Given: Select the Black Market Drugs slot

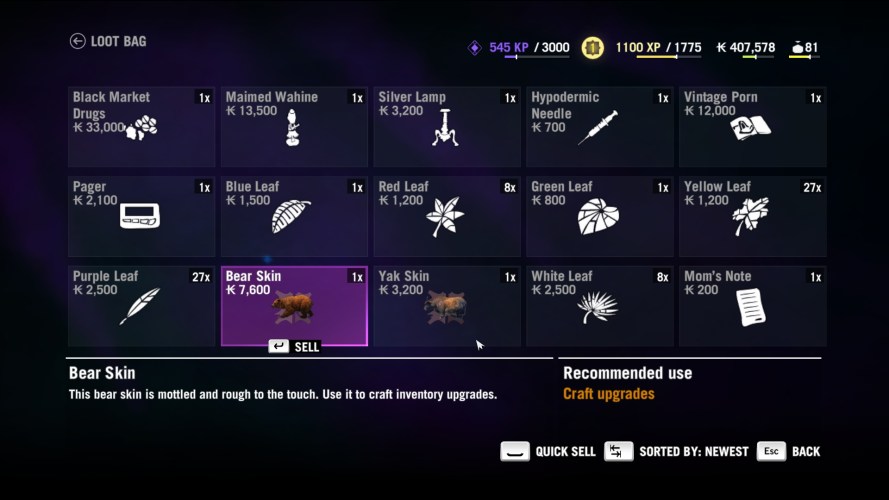Looking at the screenshot, I should (141, 126).
